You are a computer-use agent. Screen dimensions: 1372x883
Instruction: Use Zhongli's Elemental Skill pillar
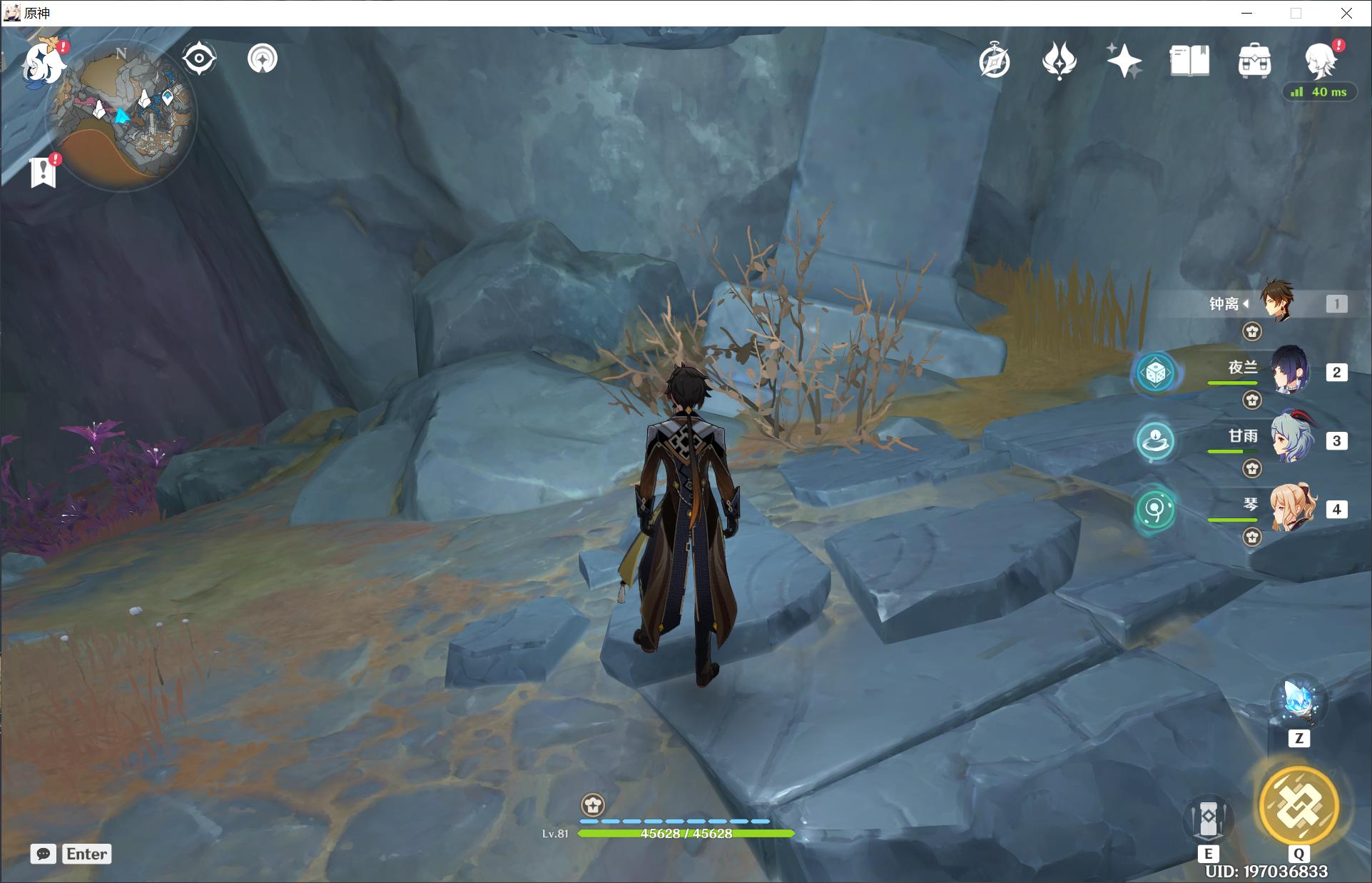pyautogui.click(x=1208, y=819)
